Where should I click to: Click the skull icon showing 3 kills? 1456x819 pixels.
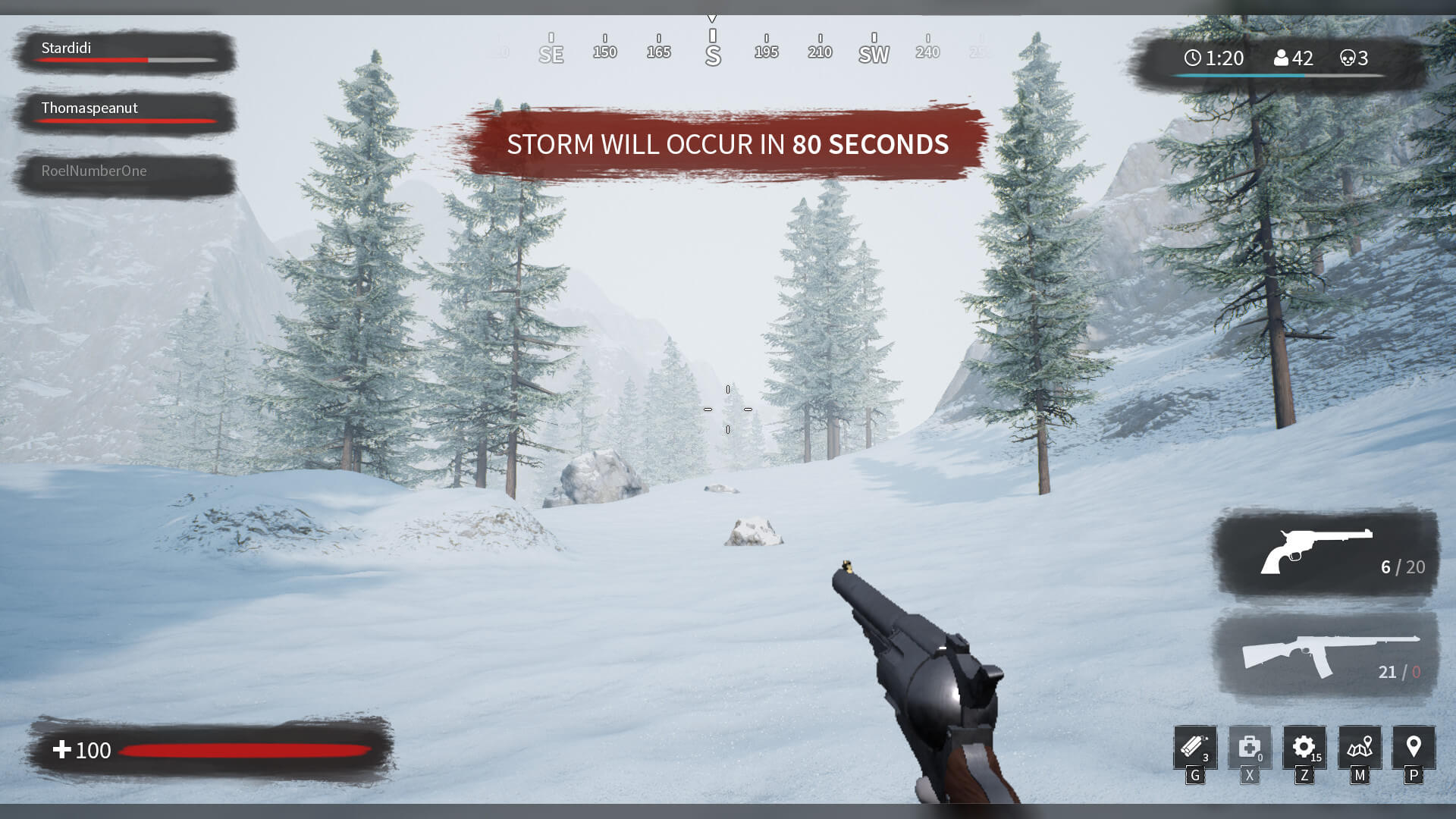pyautogui.click(x=1348, y=58)
